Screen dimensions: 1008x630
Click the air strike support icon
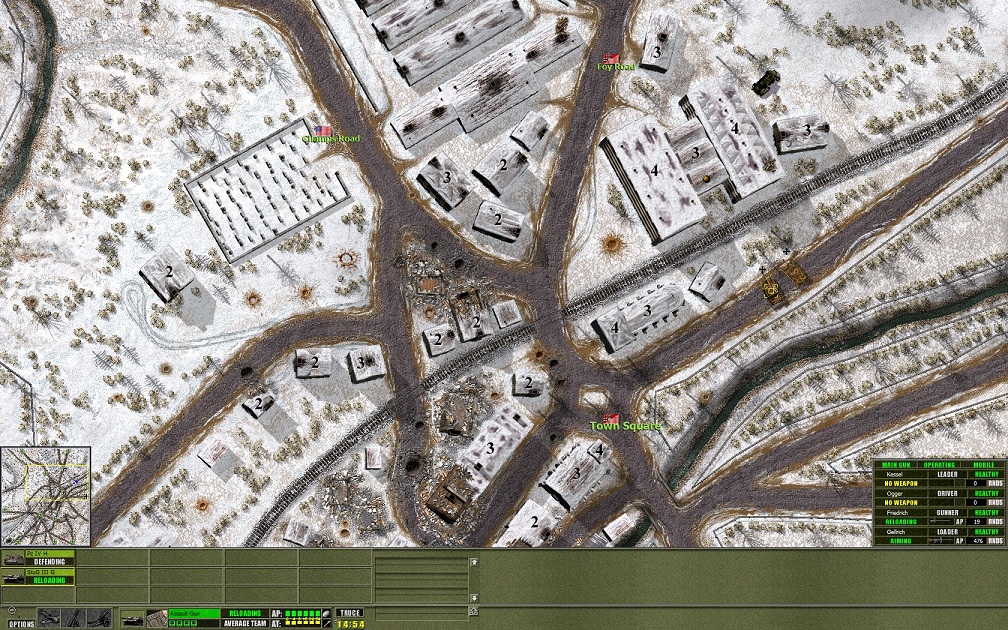pos(50,618)
